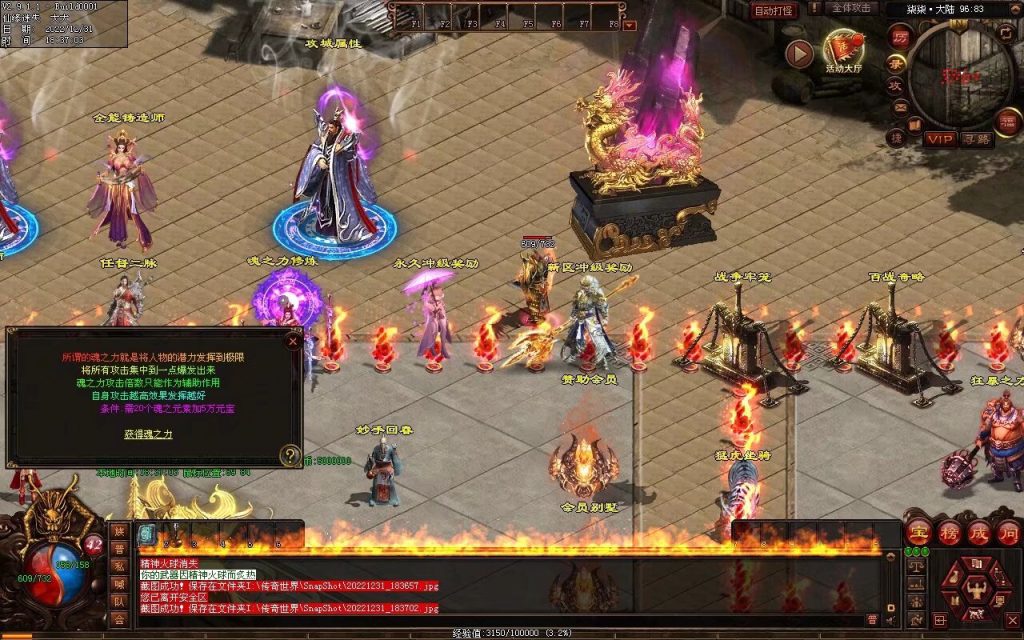Open the 活动大厅 event hall icon
The width and height of the screenshot is (1024, 640).
click(x=844, y=49)
